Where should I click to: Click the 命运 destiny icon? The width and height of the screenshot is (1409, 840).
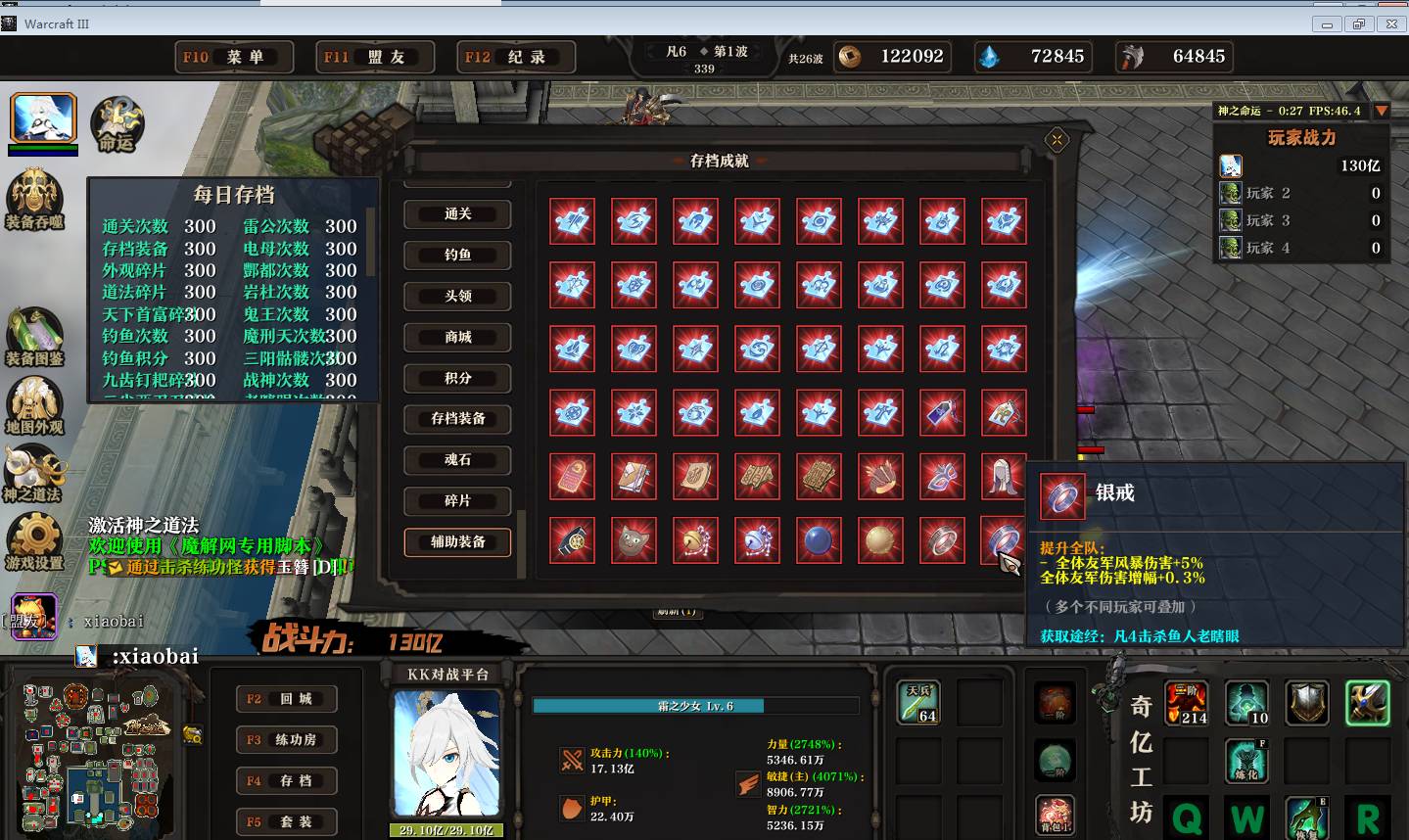(117, 125)
